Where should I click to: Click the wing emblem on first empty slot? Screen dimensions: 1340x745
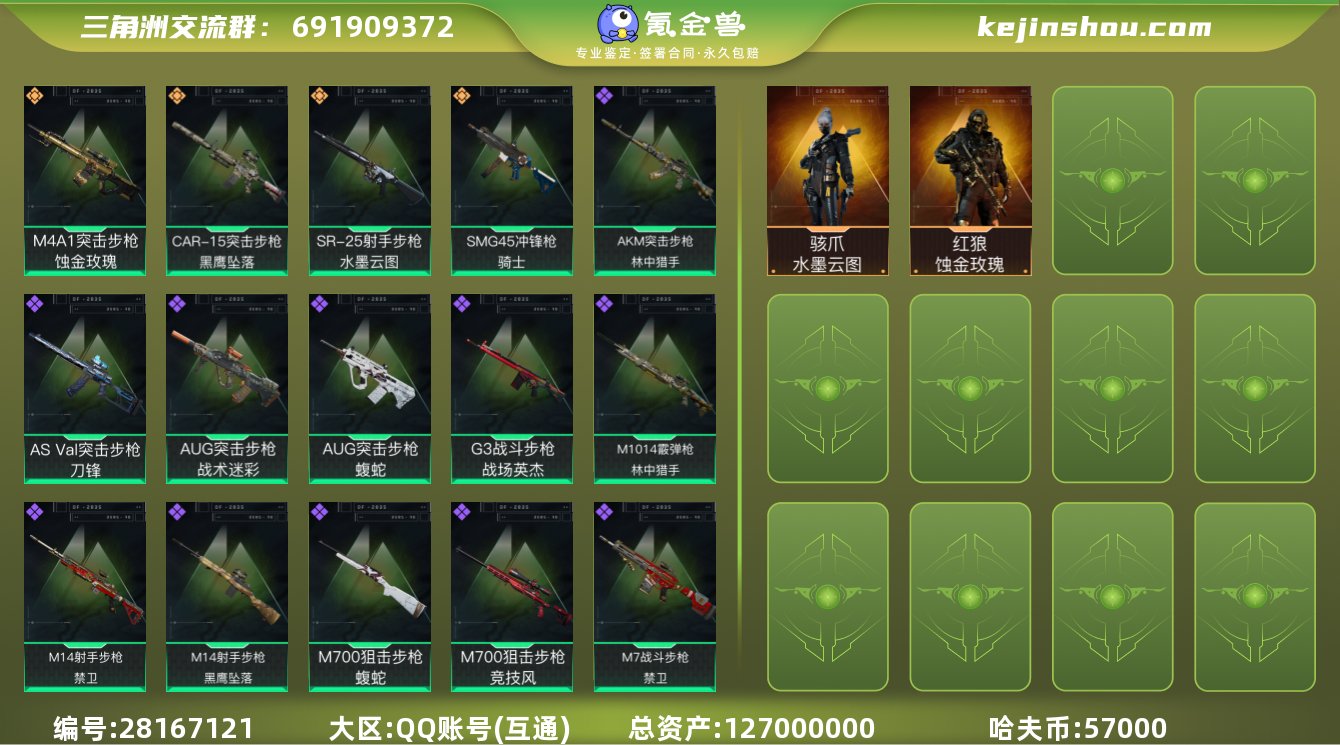(x=1112, y=180)
